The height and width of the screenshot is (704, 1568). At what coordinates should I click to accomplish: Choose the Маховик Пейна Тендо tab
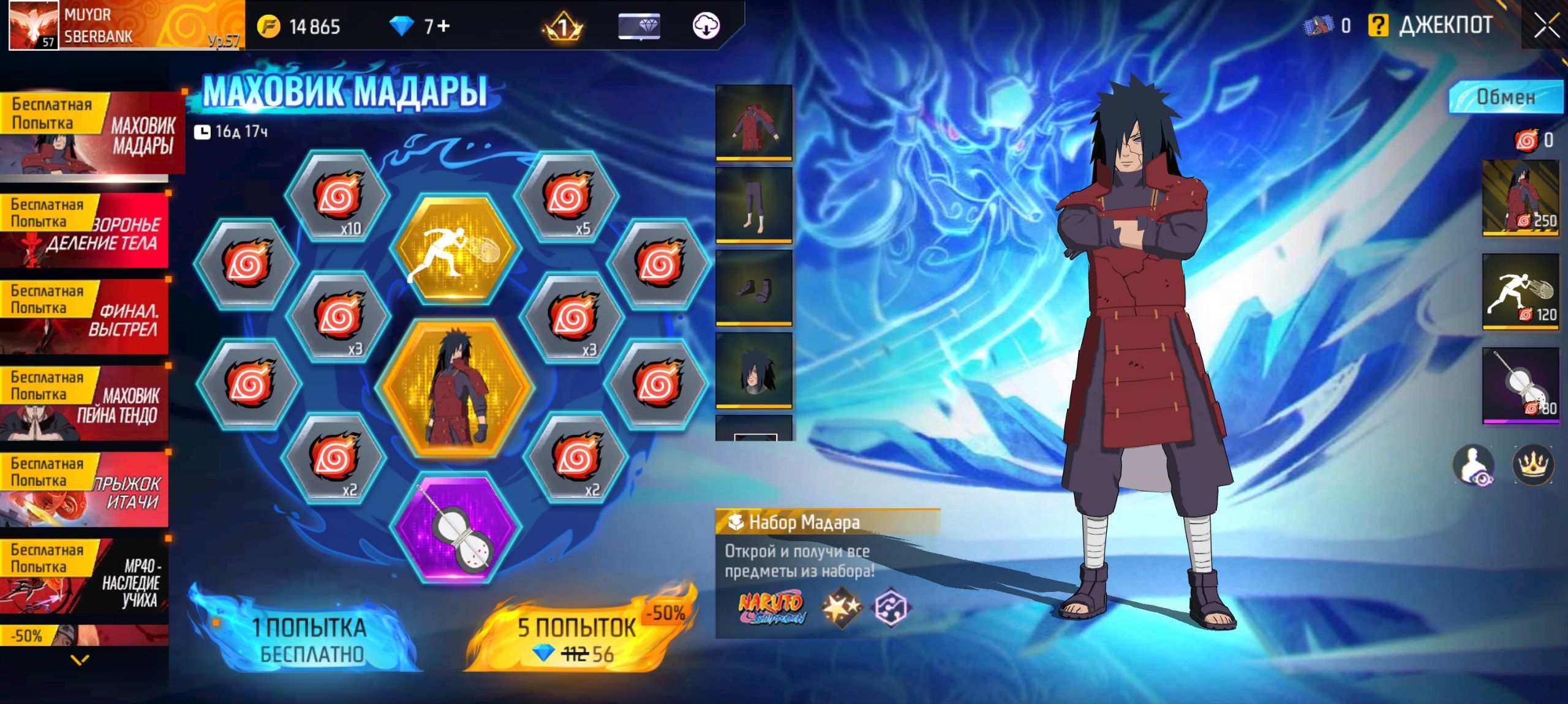coord(85,403)
